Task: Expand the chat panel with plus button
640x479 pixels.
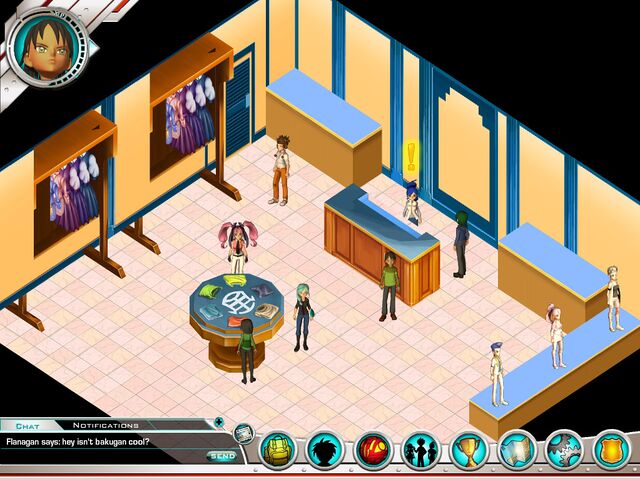Action: tap(219, 422)
